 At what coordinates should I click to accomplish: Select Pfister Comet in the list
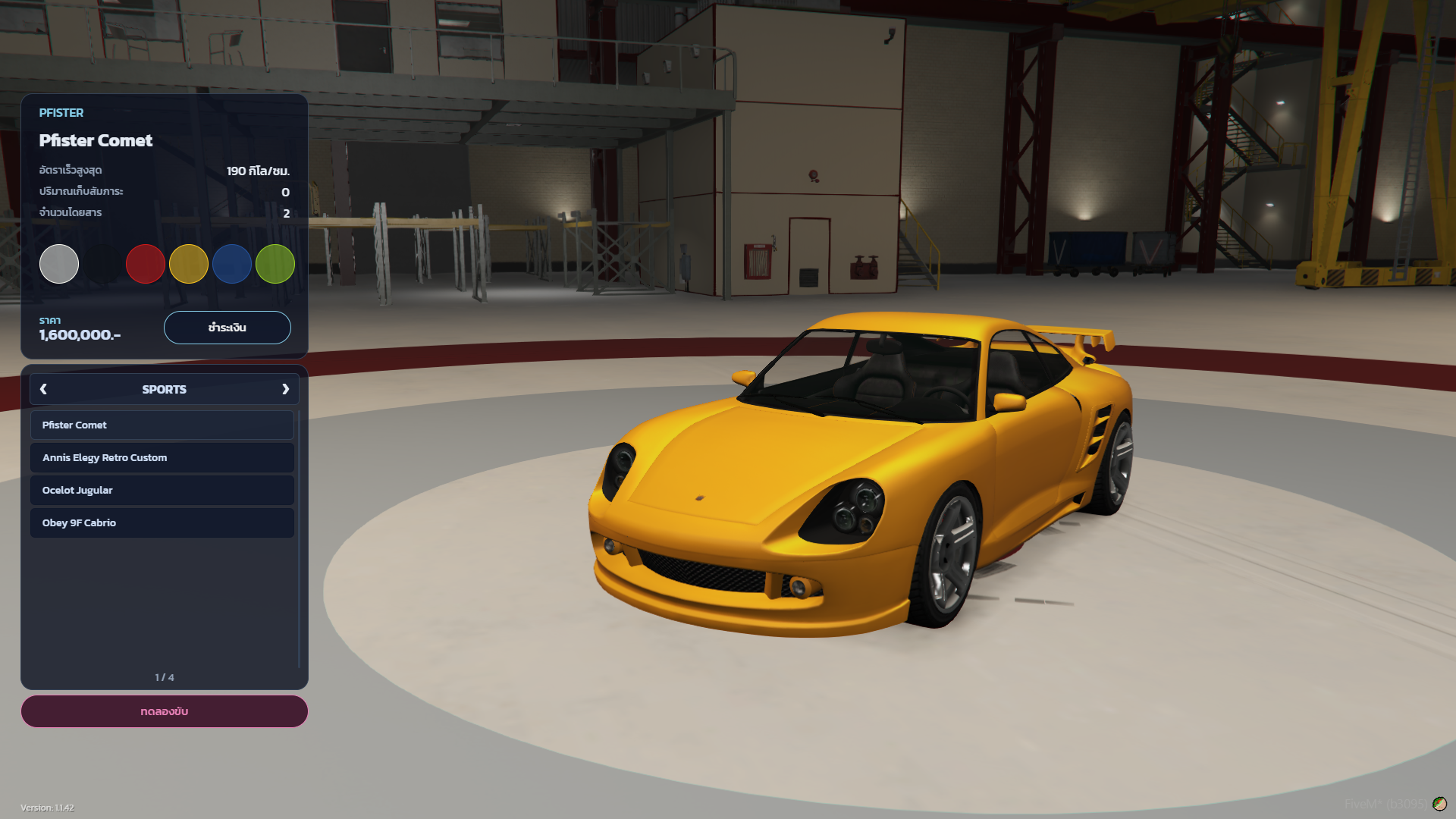click(x=162, y=425)
